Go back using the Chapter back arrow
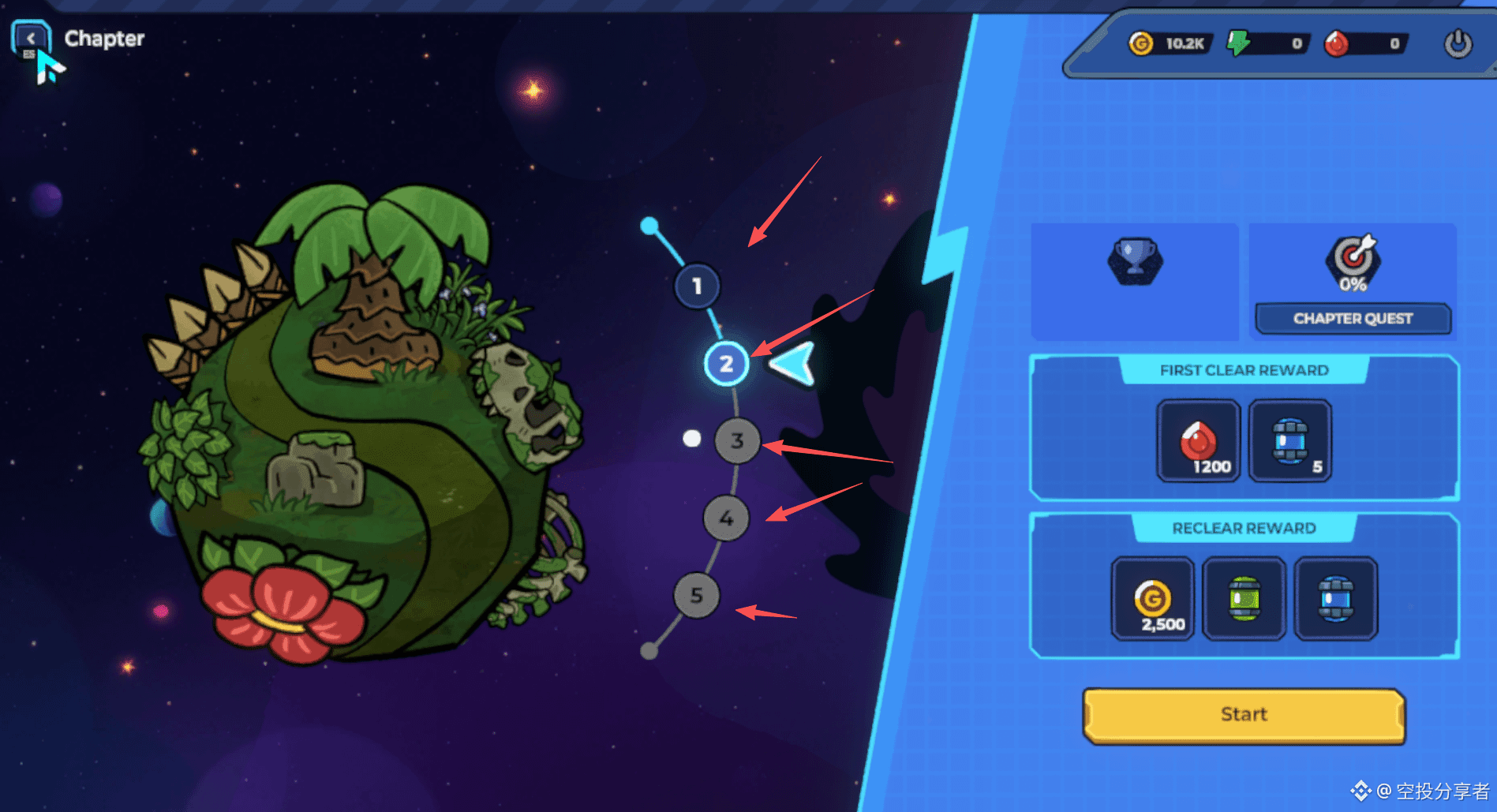This screenshot has width=1497, height=812. coord(31,39)
